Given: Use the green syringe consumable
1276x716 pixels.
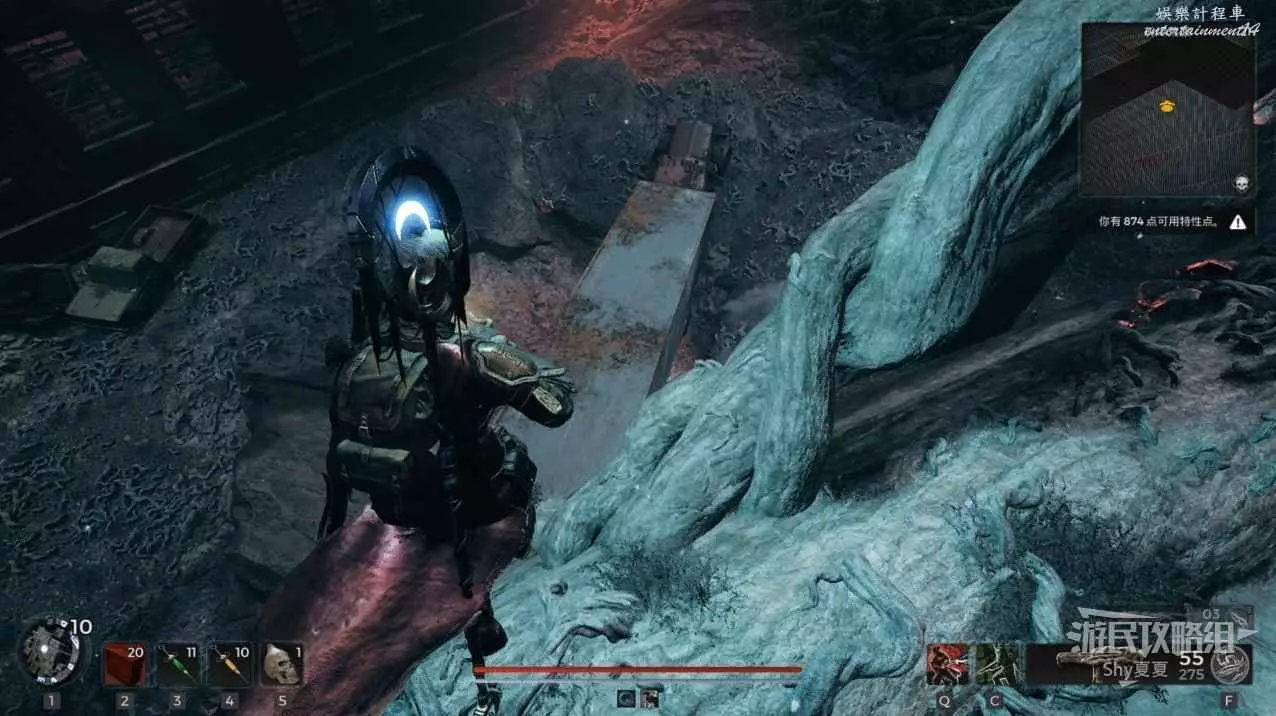Looking at the screenshot, I should pyautogui.click(x=177, y=663).
